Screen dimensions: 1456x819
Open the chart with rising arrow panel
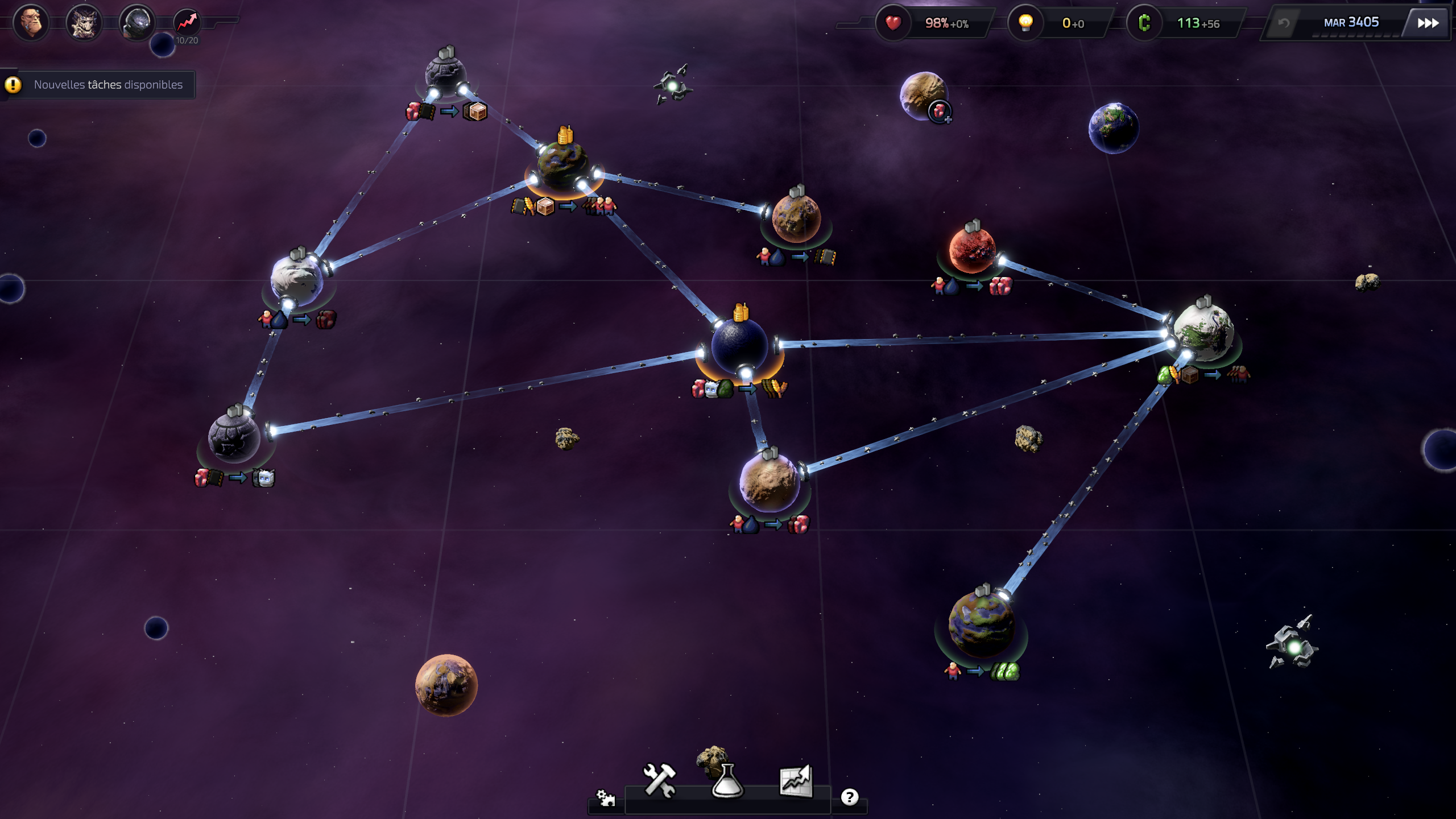796,781
